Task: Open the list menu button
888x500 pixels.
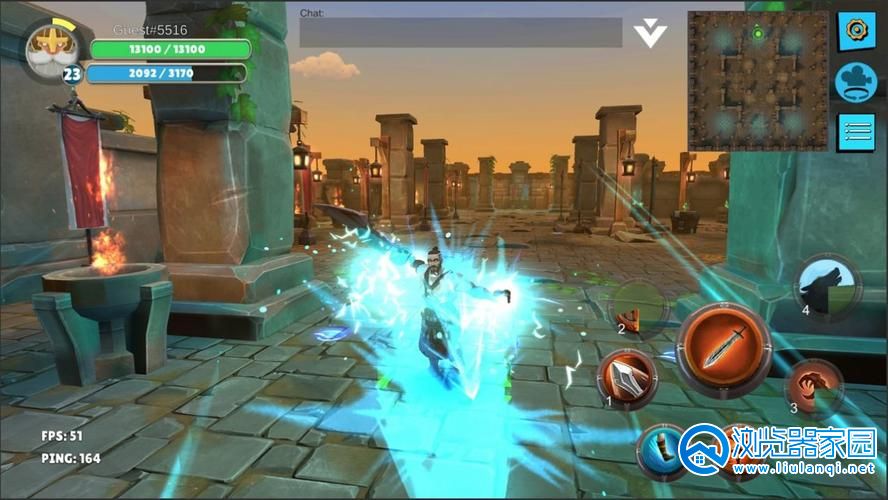Action: tap(856, 131)
